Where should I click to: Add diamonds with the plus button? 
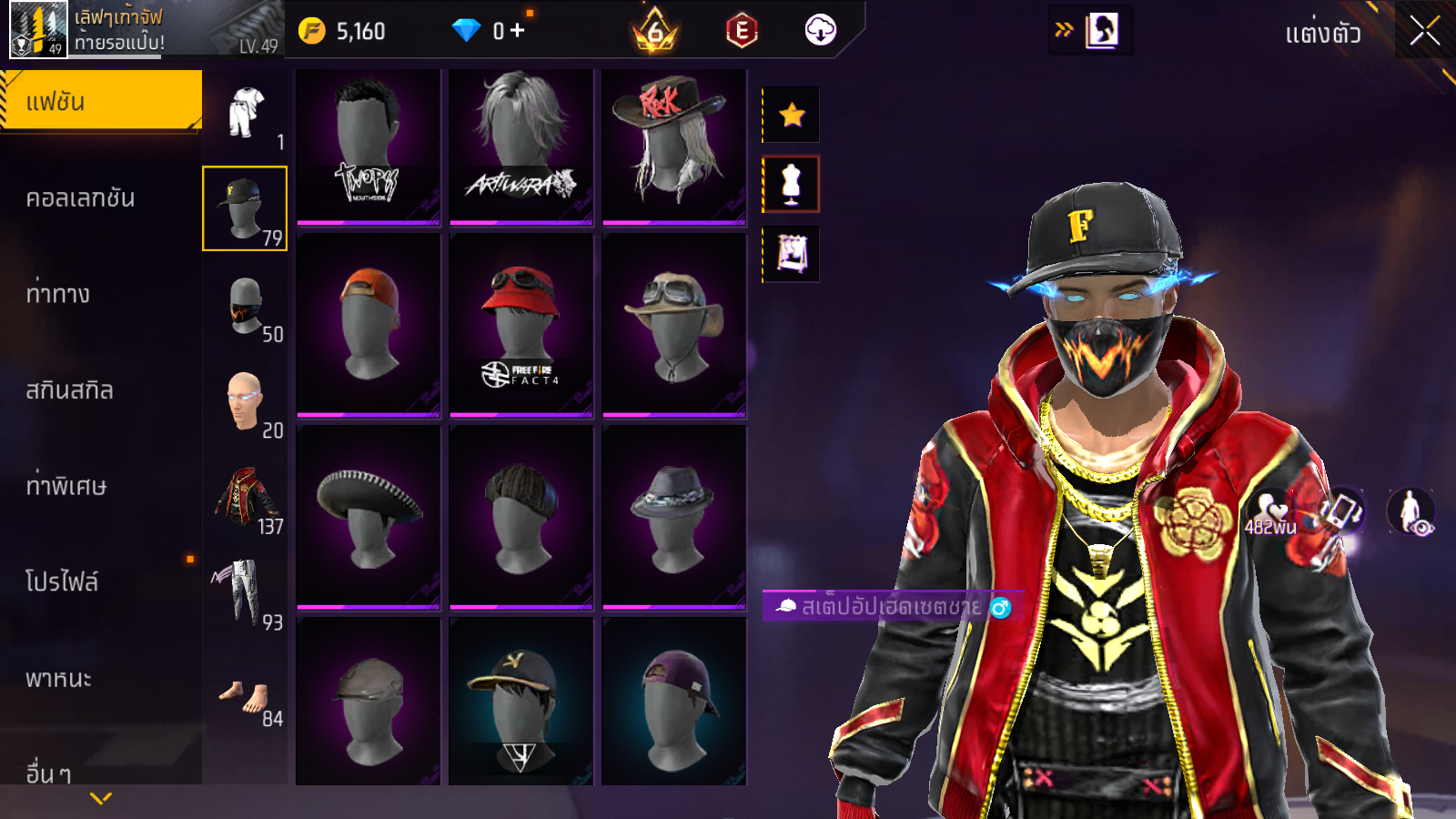(x=518, y=31)
